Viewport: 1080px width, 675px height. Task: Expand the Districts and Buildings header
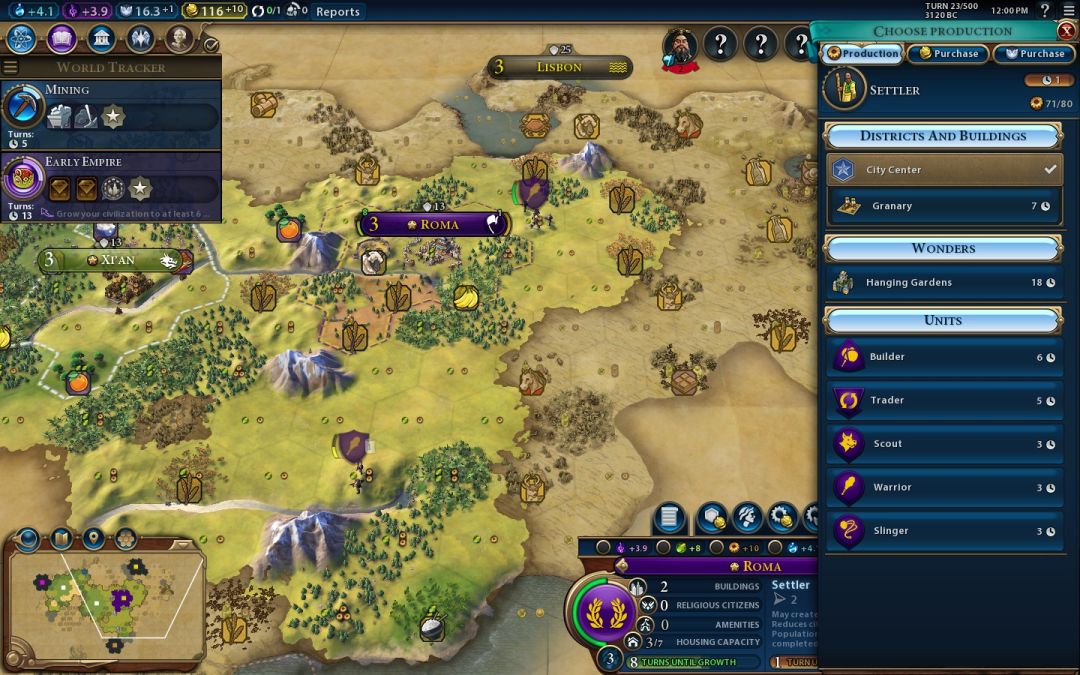pos(942,136)
